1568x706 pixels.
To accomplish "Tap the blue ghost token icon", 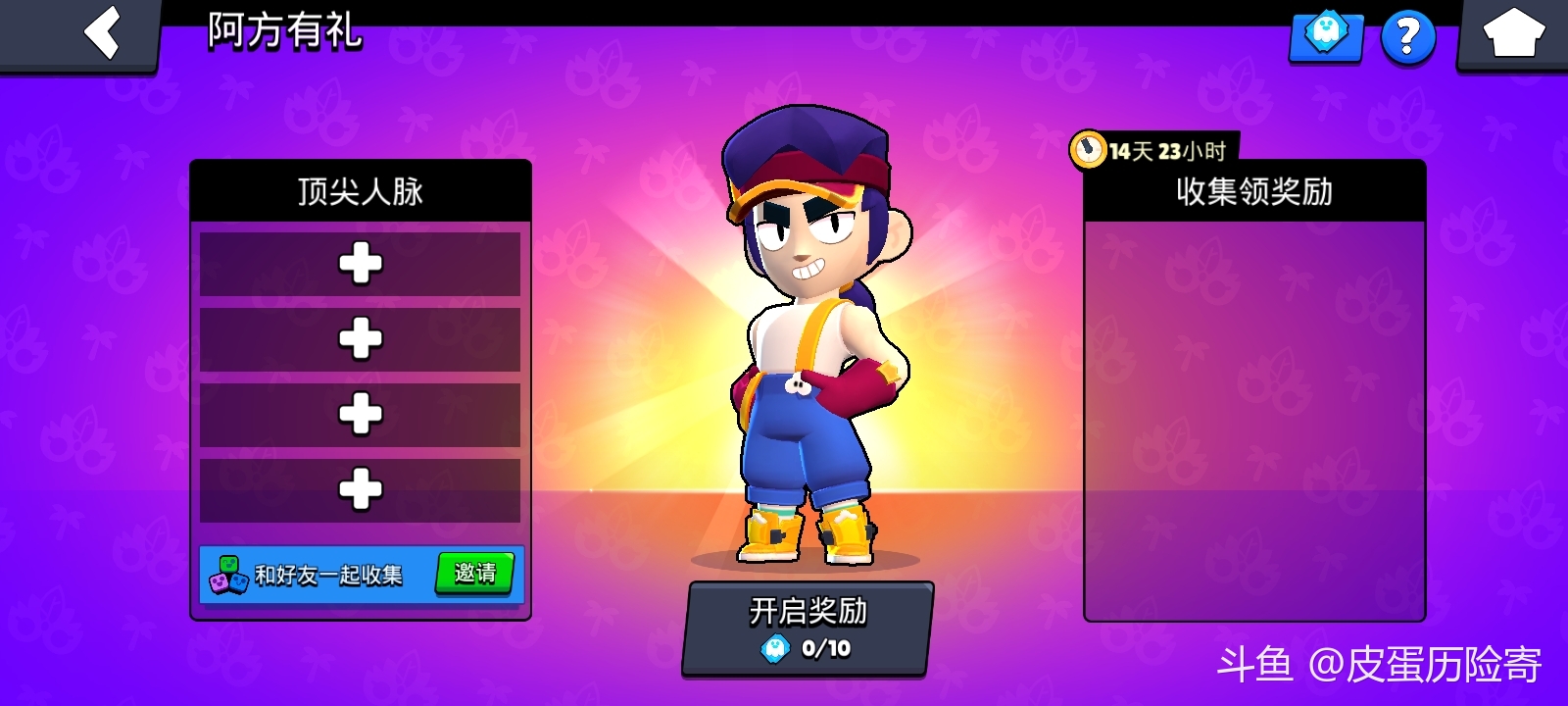I will (1327, 35).
